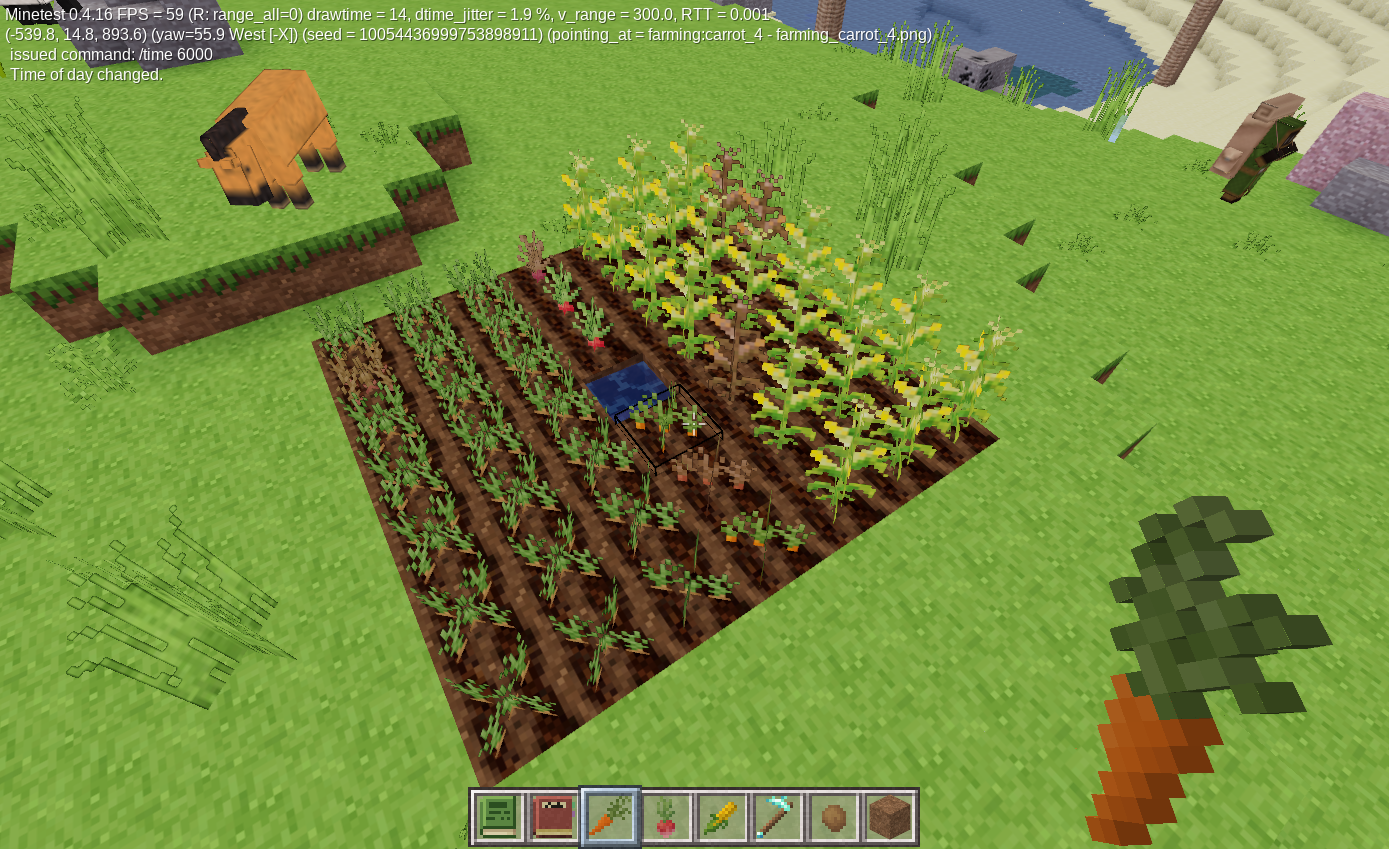The width and height of the screenshot is (1389, 849).
Task: Select the green book hotbar item
Action: click(x=499, y=816)
